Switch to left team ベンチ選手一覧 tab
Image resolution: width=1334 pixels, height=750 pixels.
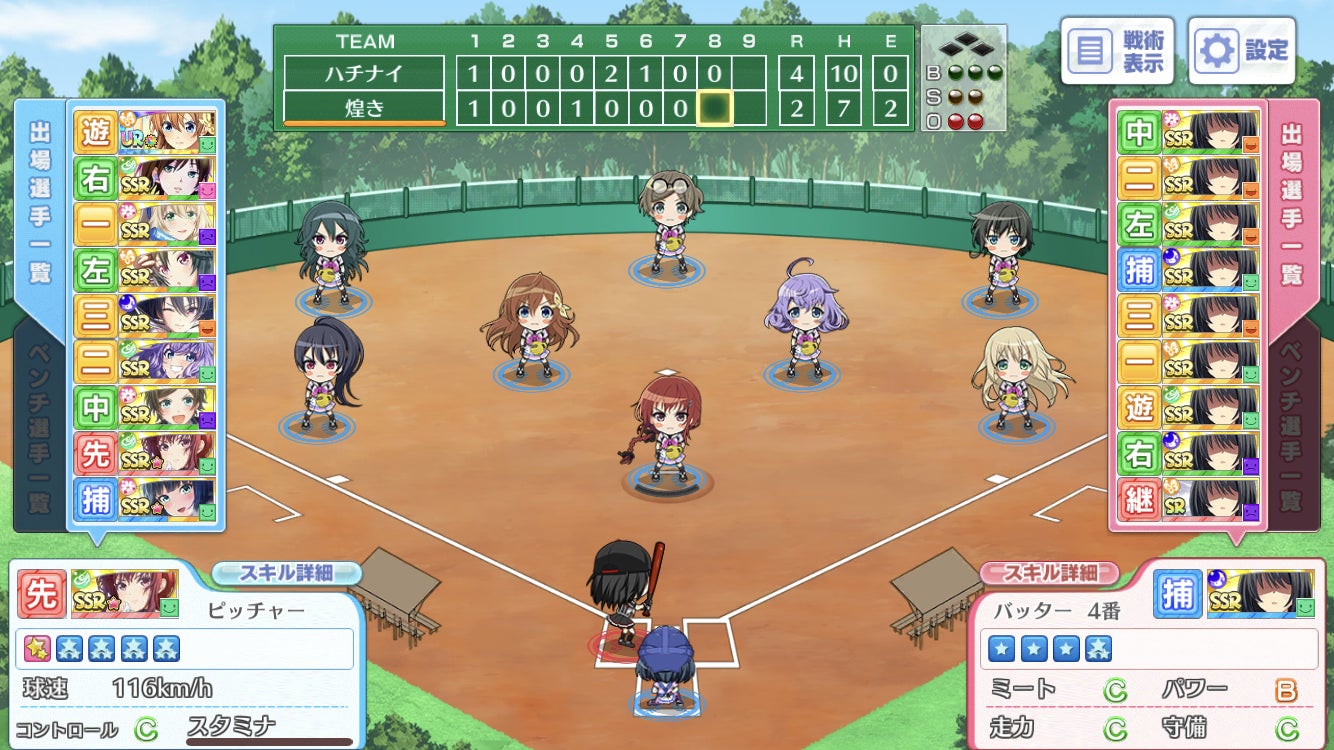point(40,430)
